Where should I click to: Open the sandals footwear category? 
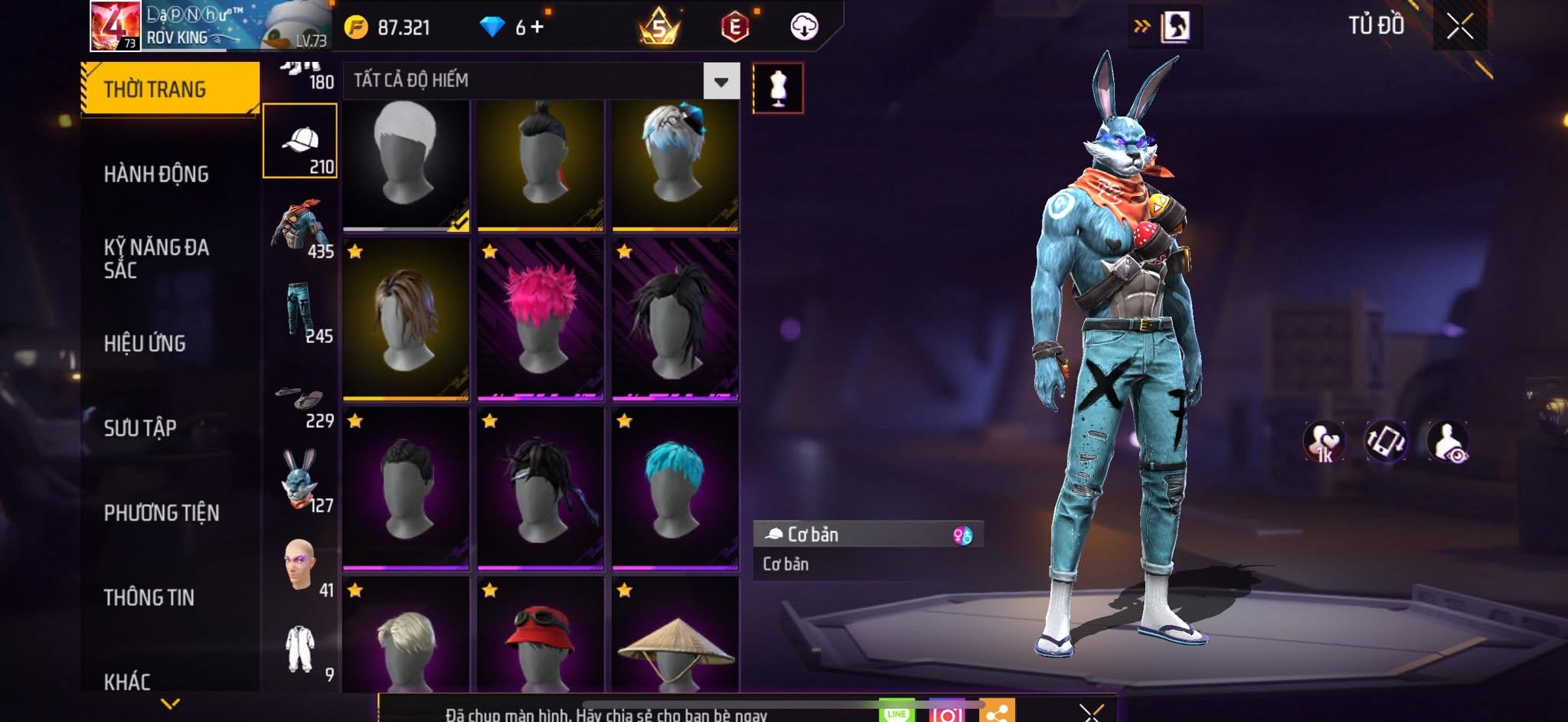[300, 402]
